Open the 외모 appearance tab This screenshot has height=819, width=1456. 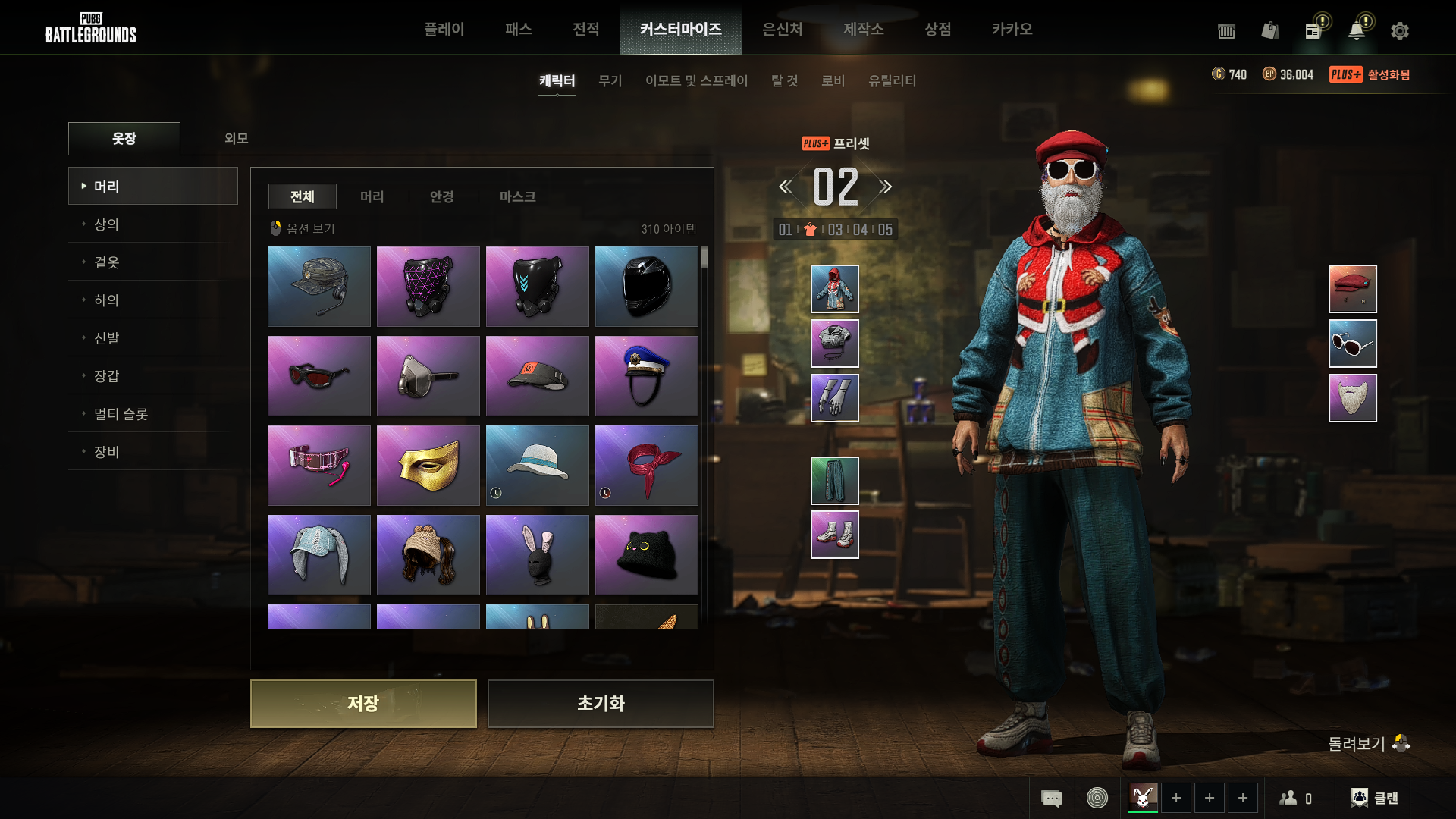[236, 138]
